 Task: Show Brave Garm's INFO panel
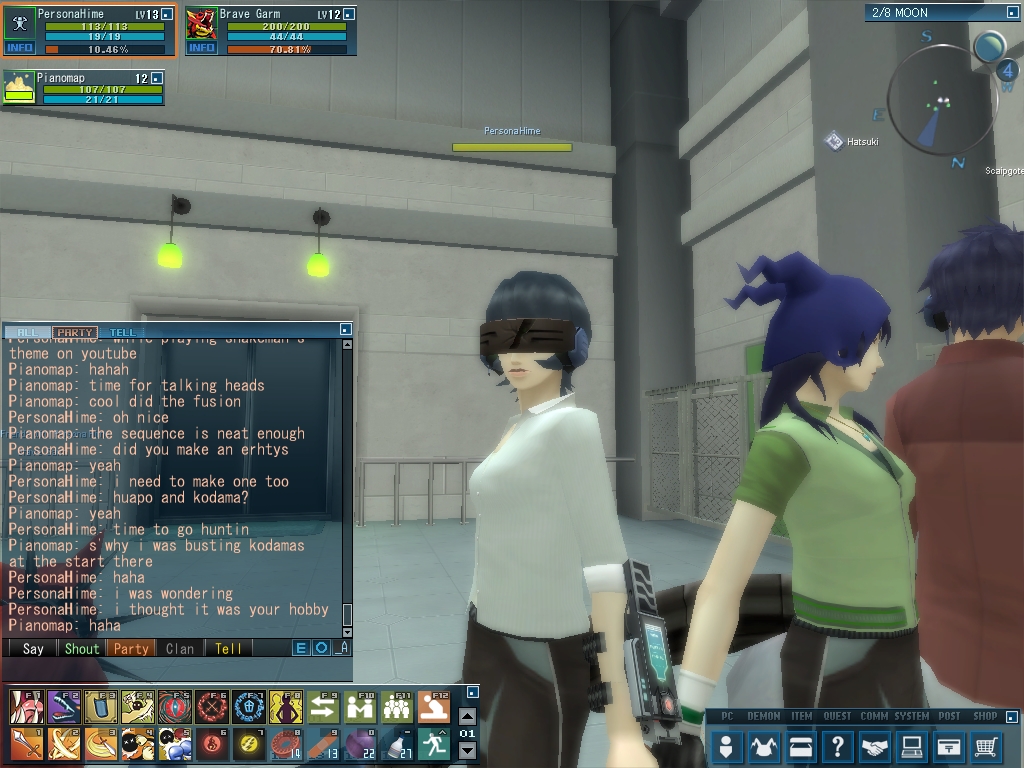pos(201,48)
